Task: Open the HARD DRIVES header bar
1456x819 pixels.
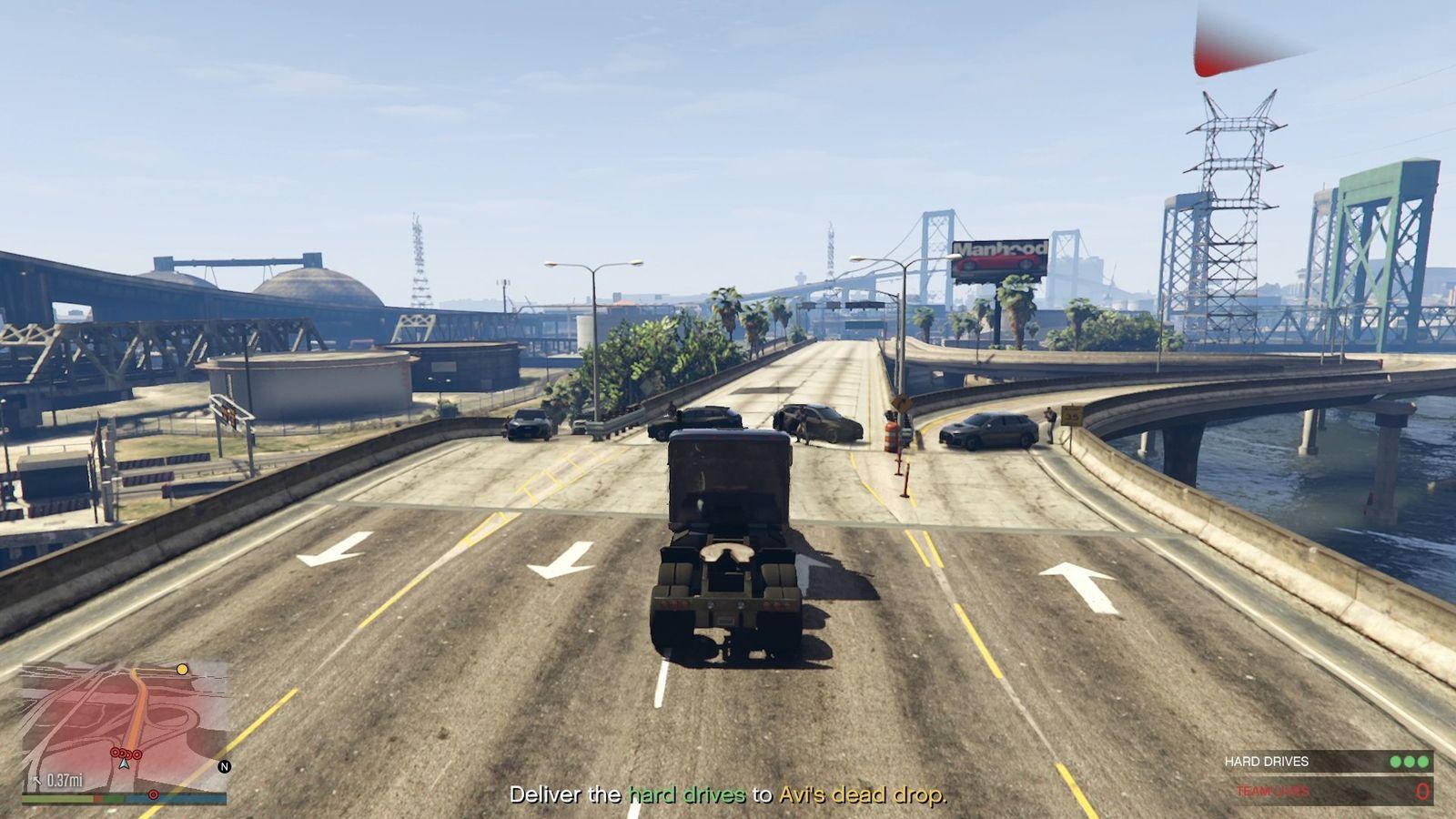Action: pyautogui.click(x=1267, y=761)
